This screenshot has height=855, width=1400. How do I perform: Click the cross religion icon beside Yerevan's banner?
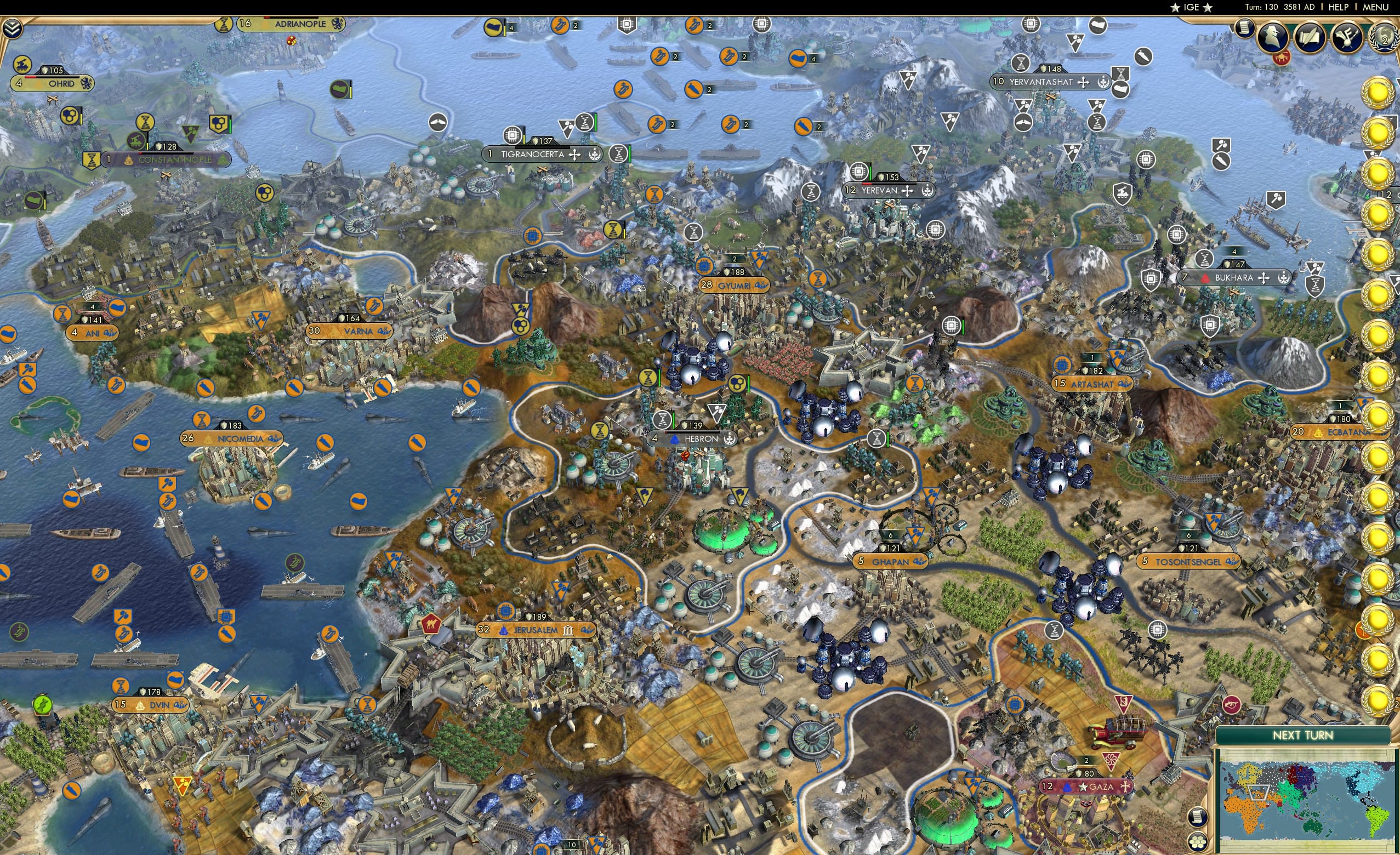[908, 191]
